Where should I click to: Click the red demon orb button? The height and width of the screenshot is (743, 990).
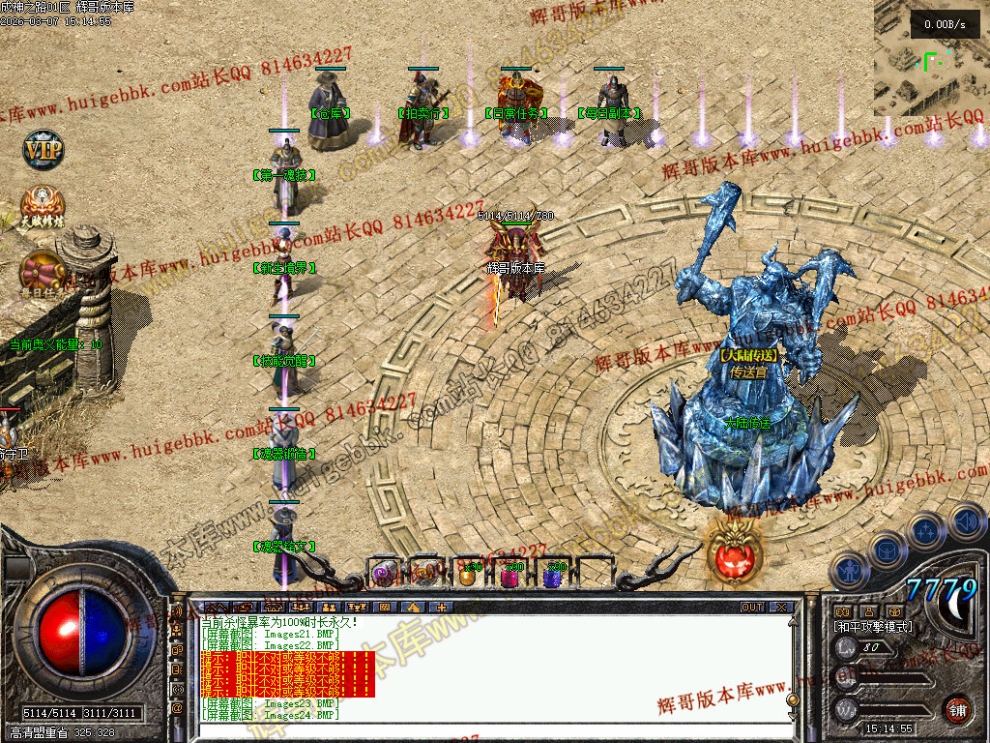(734, 548)
